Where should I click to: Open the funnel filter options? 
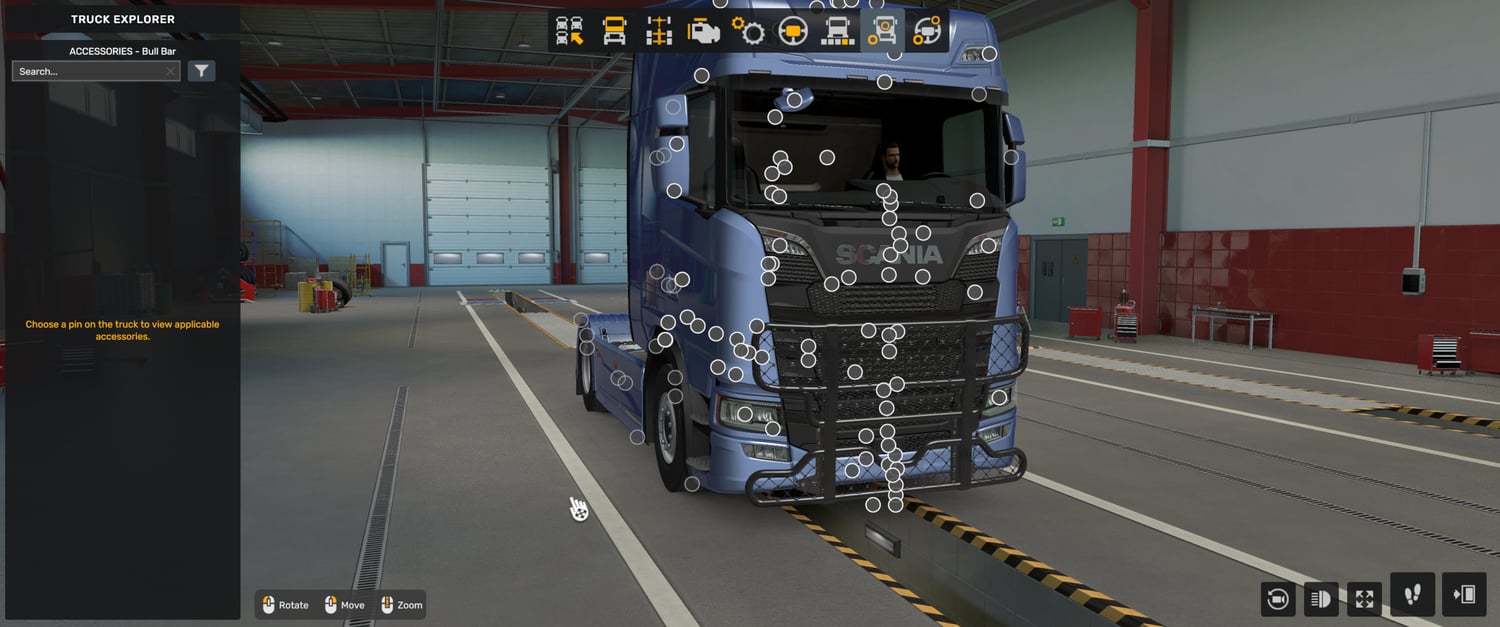click(202, 71)
